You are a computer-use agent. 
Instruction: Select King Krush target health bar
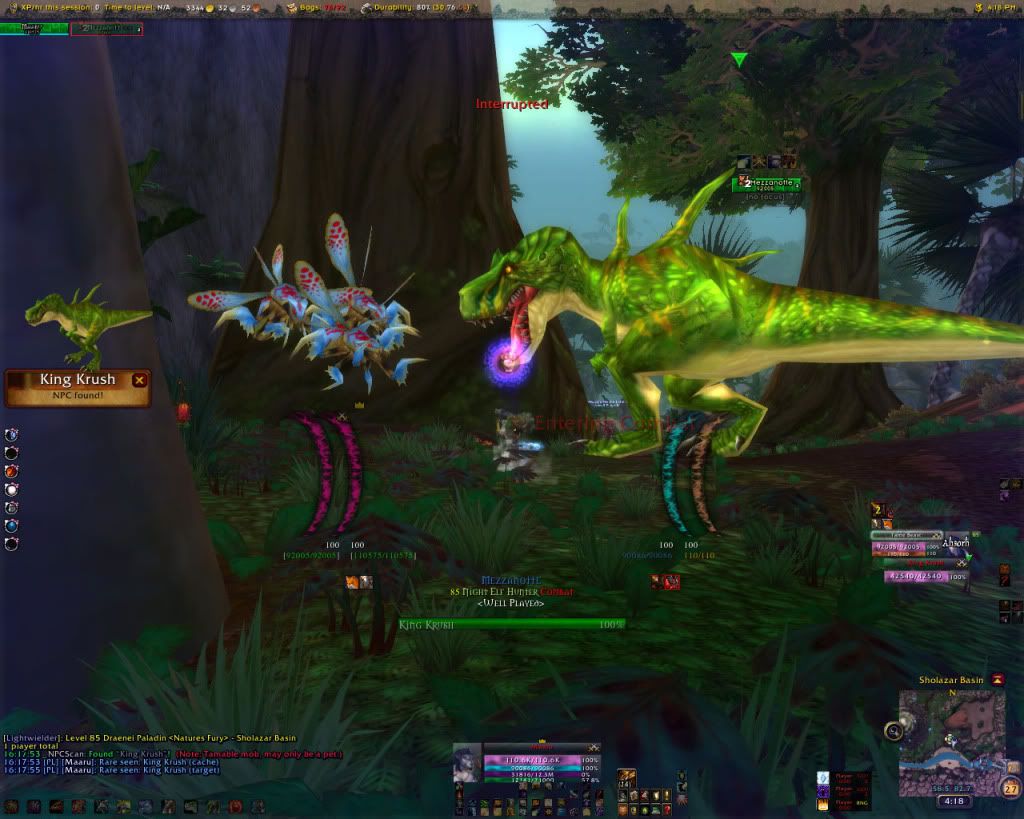[x=512, y=624]
